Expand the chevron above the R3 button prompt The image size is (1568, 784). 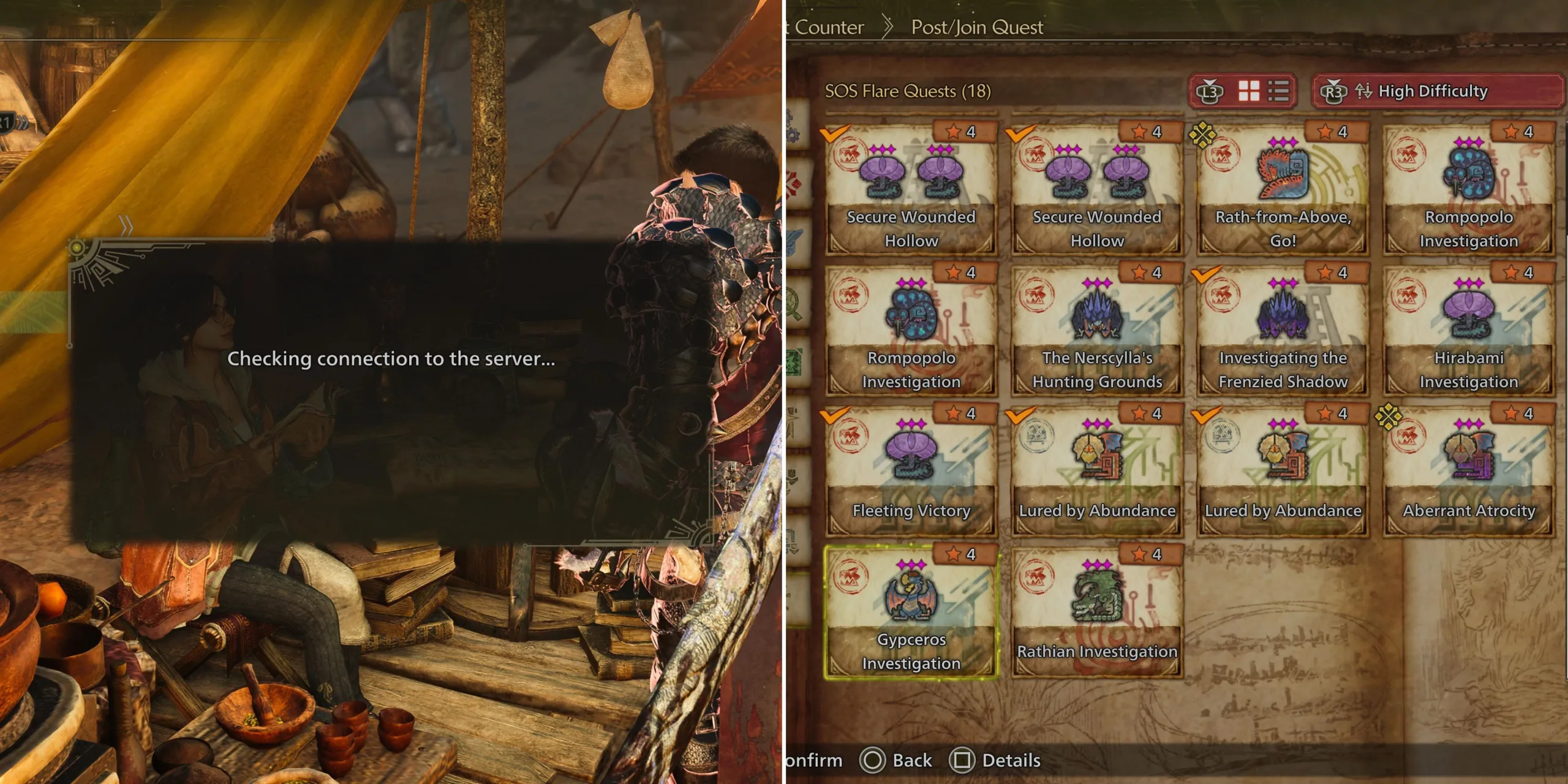tap(1333, 81)
